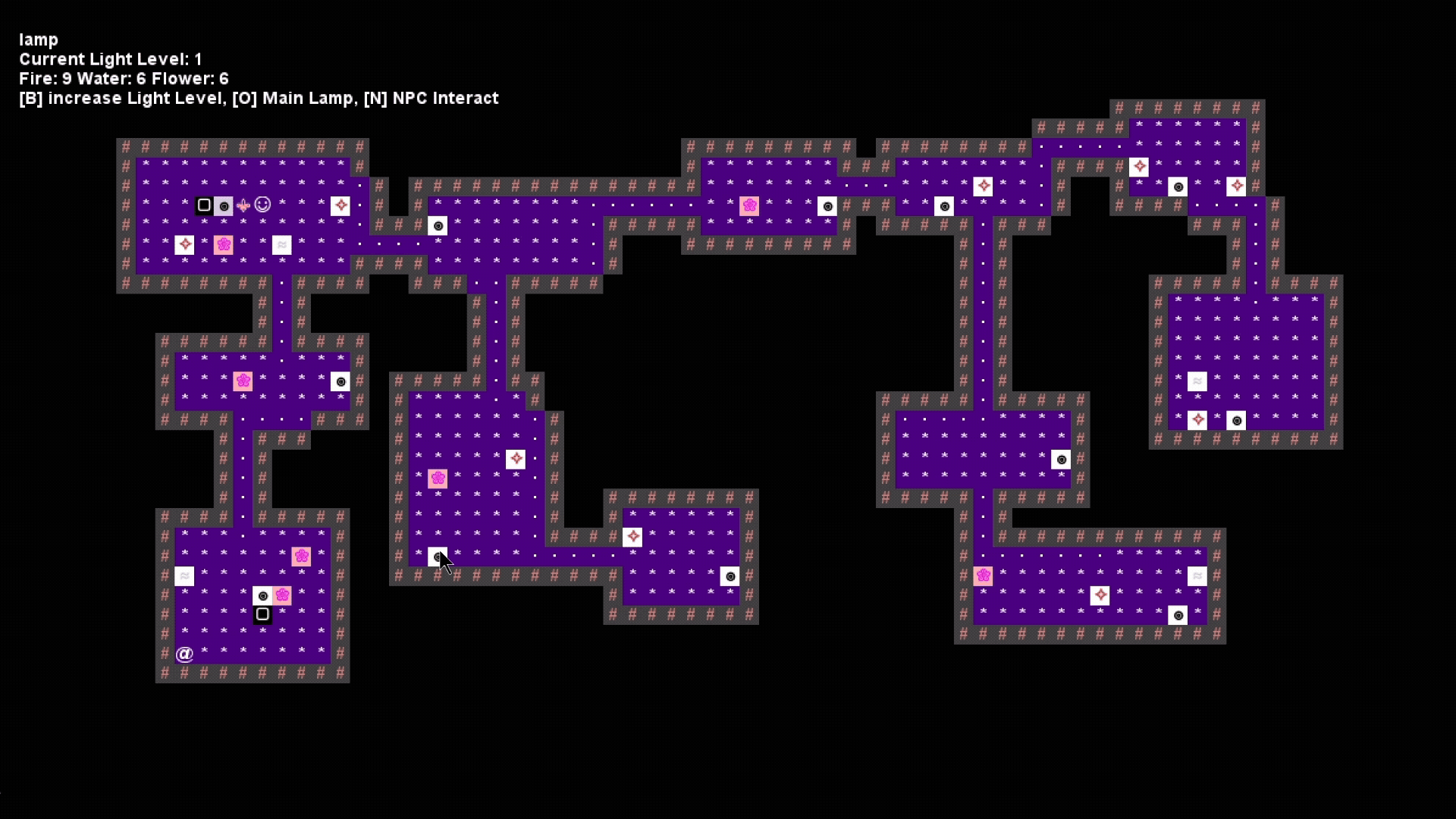The width and height of the screenshot is (1456, 819).
Task: Select the water tile in the top-left room
Action: pos(282,245)
